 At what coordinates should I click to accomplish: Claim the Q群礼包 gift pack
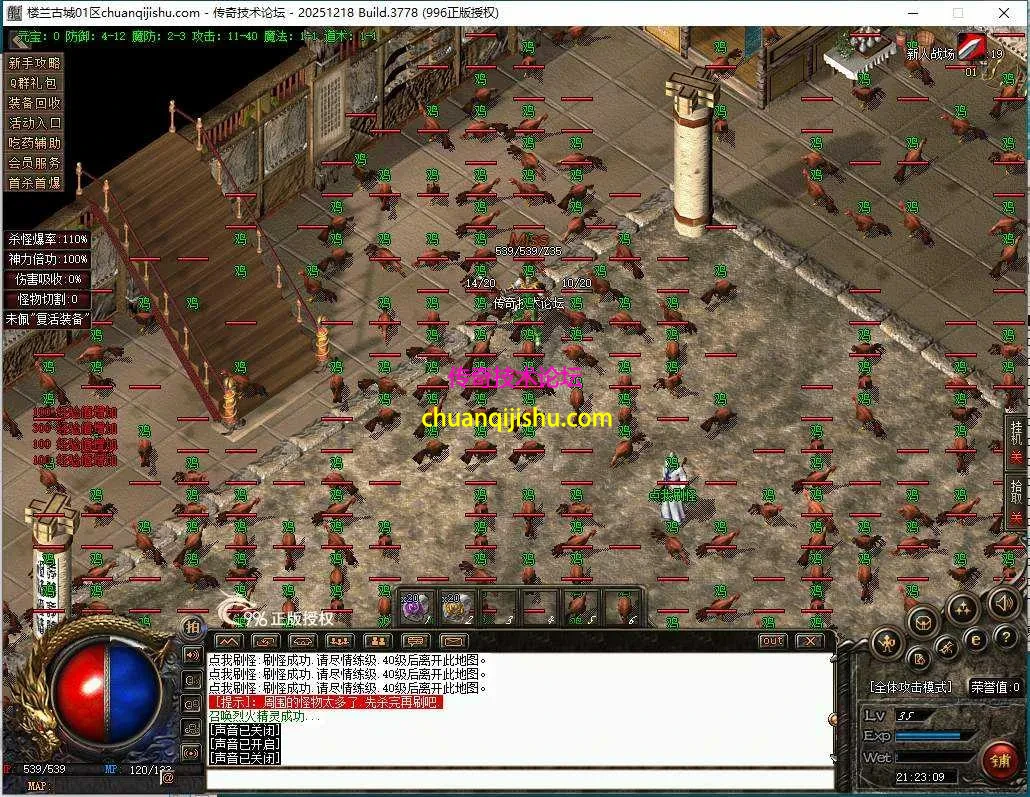point(35,83)
